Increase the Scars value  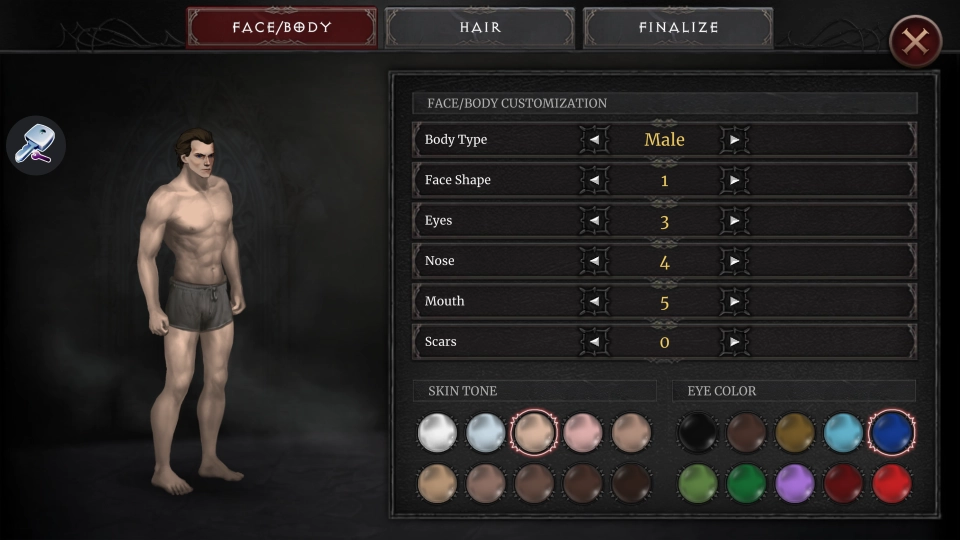(x=735, y=342)
